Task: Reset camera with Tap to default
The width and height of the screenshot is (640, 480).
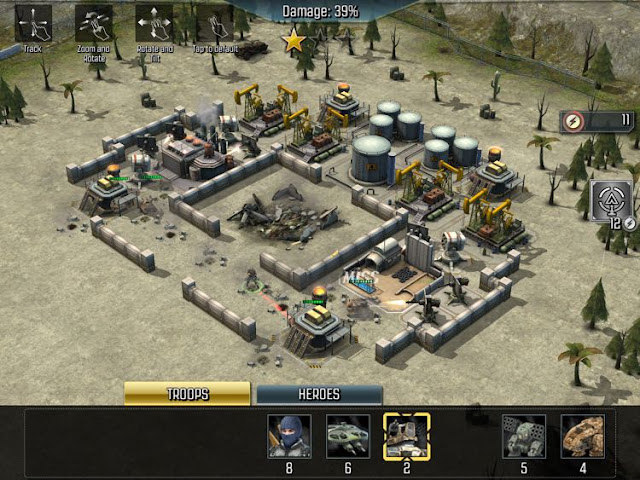Action: tap(212, 22)
